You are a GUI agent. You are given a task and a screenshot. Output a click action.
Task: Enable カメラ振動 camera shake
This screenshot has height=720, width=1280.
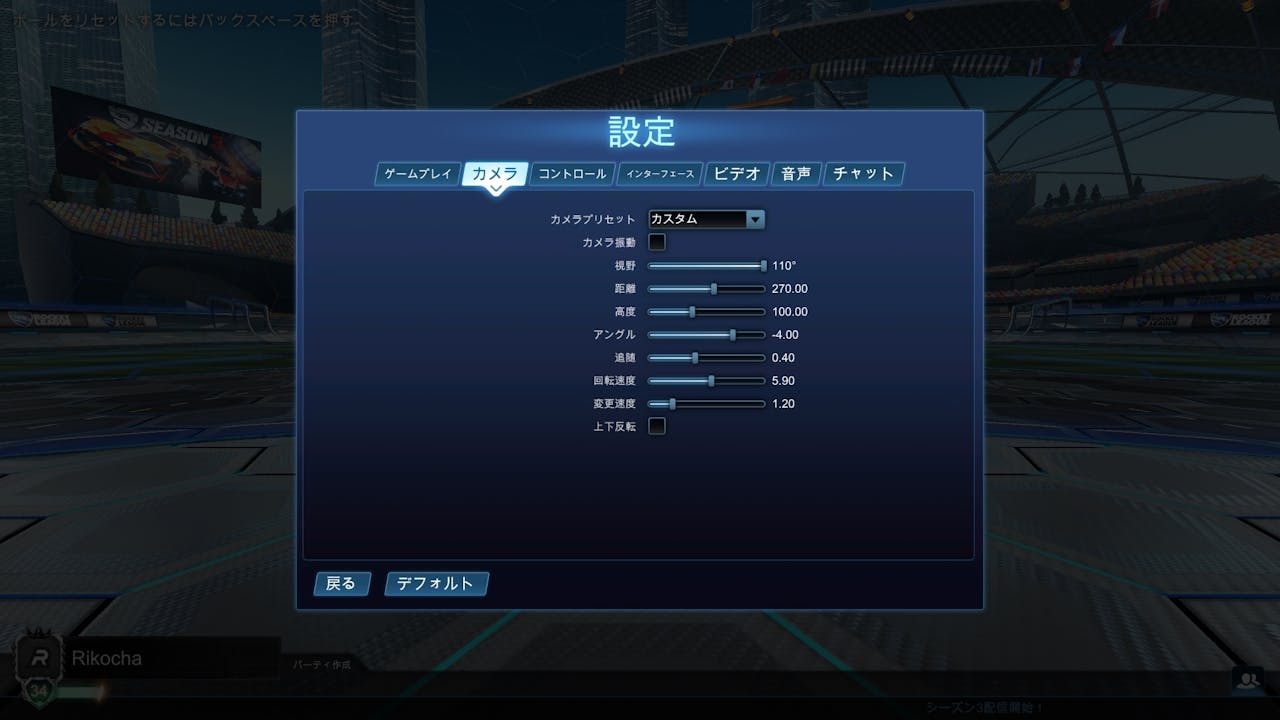click(x=656, y=241)
